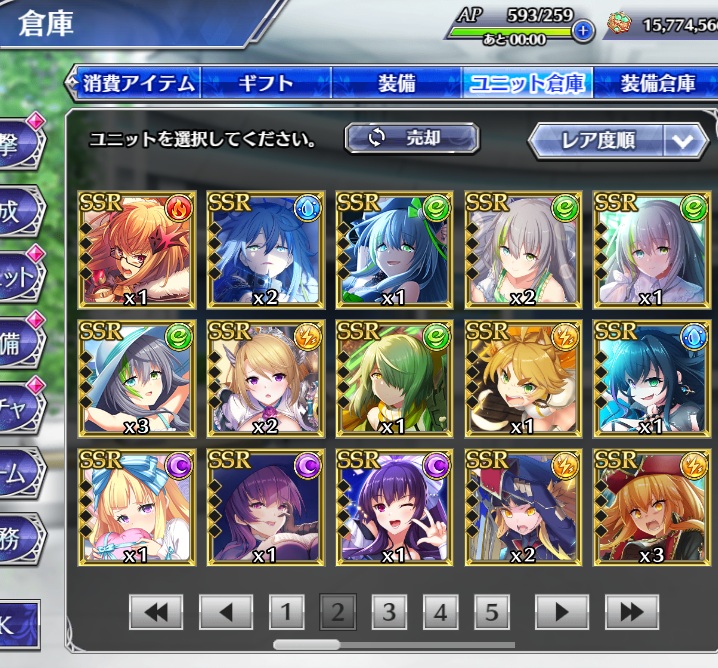Click the 売却 sell button
Viewport: 718px width, 668px height.
click(x=412, y=139)
